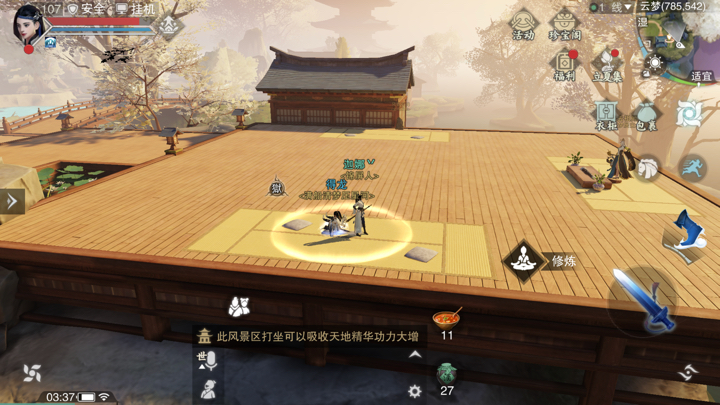Attack with the blue sword button
Image resolution: width=720 pixels, height=405 pixels.
click(641, 300)
